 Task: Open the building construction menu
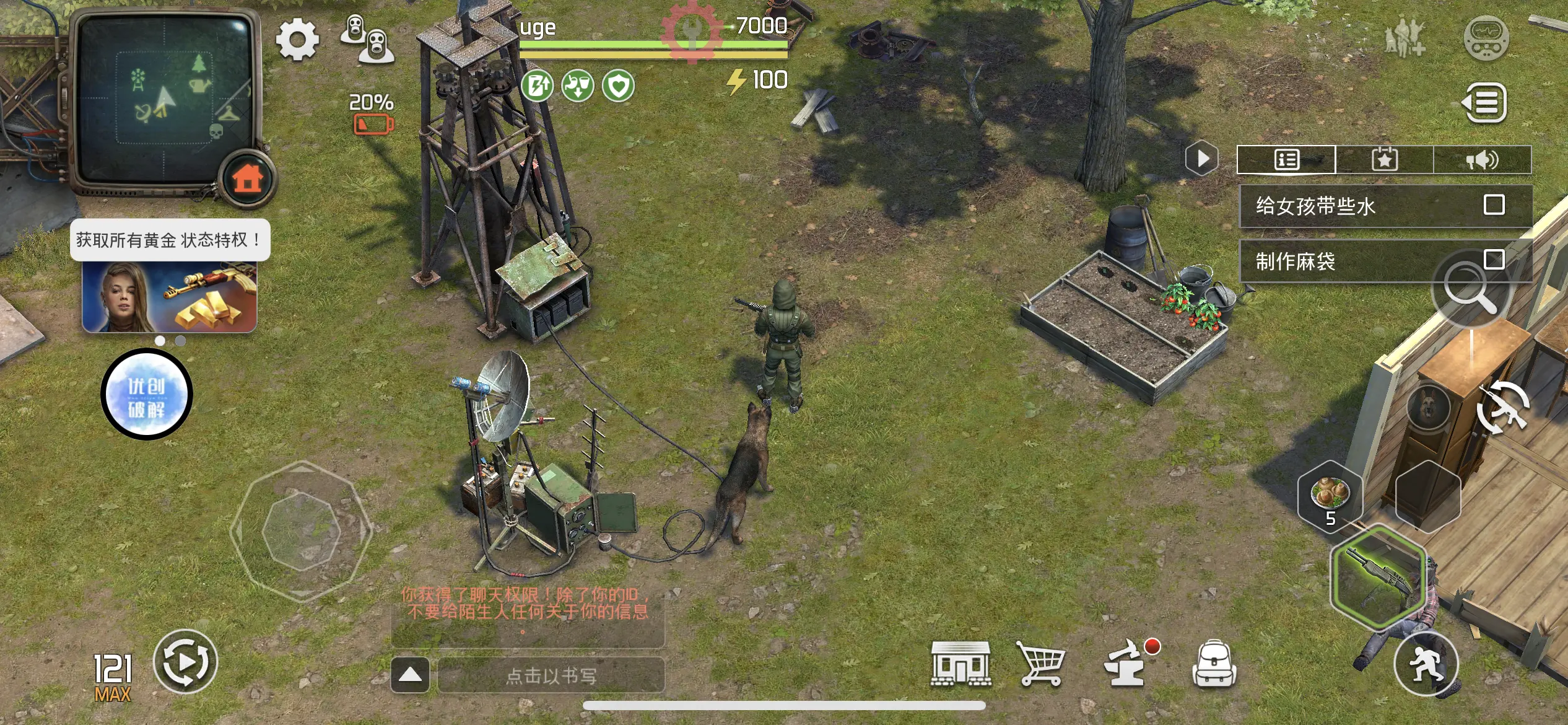pyautogui.click(x=960, y=664)
